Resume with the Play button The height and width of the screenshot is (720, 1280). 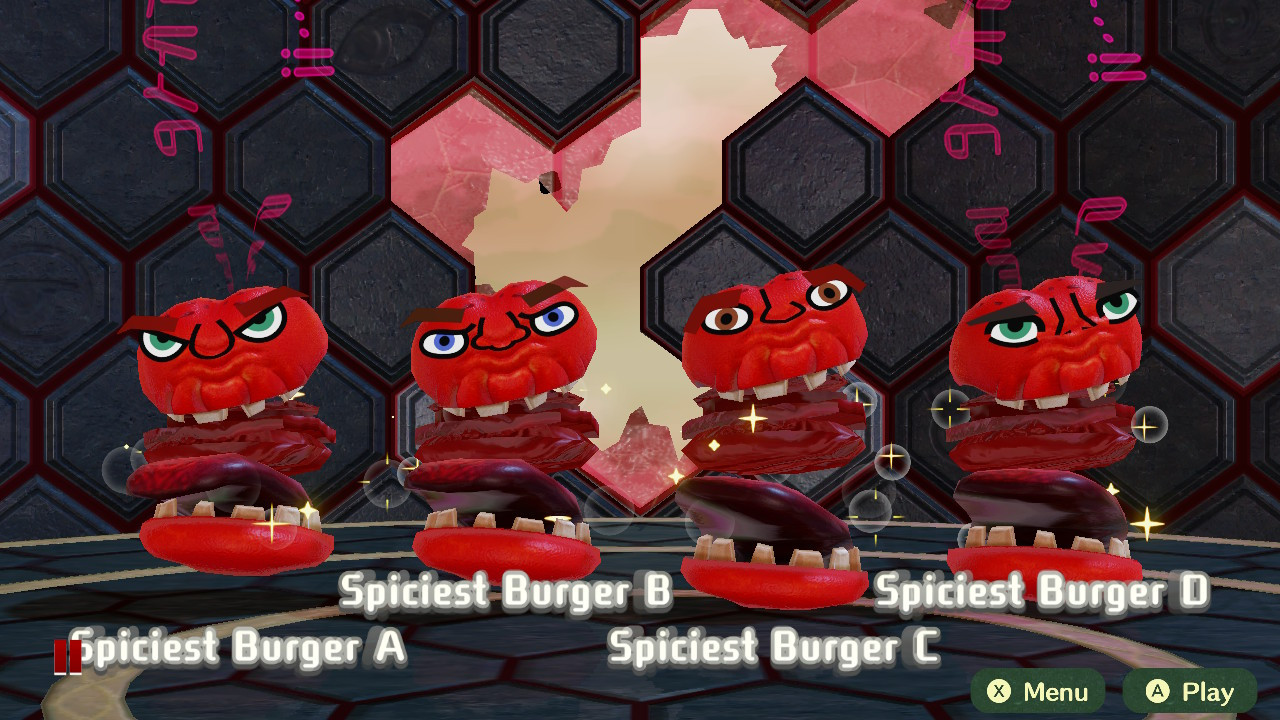pos(1190,692)
